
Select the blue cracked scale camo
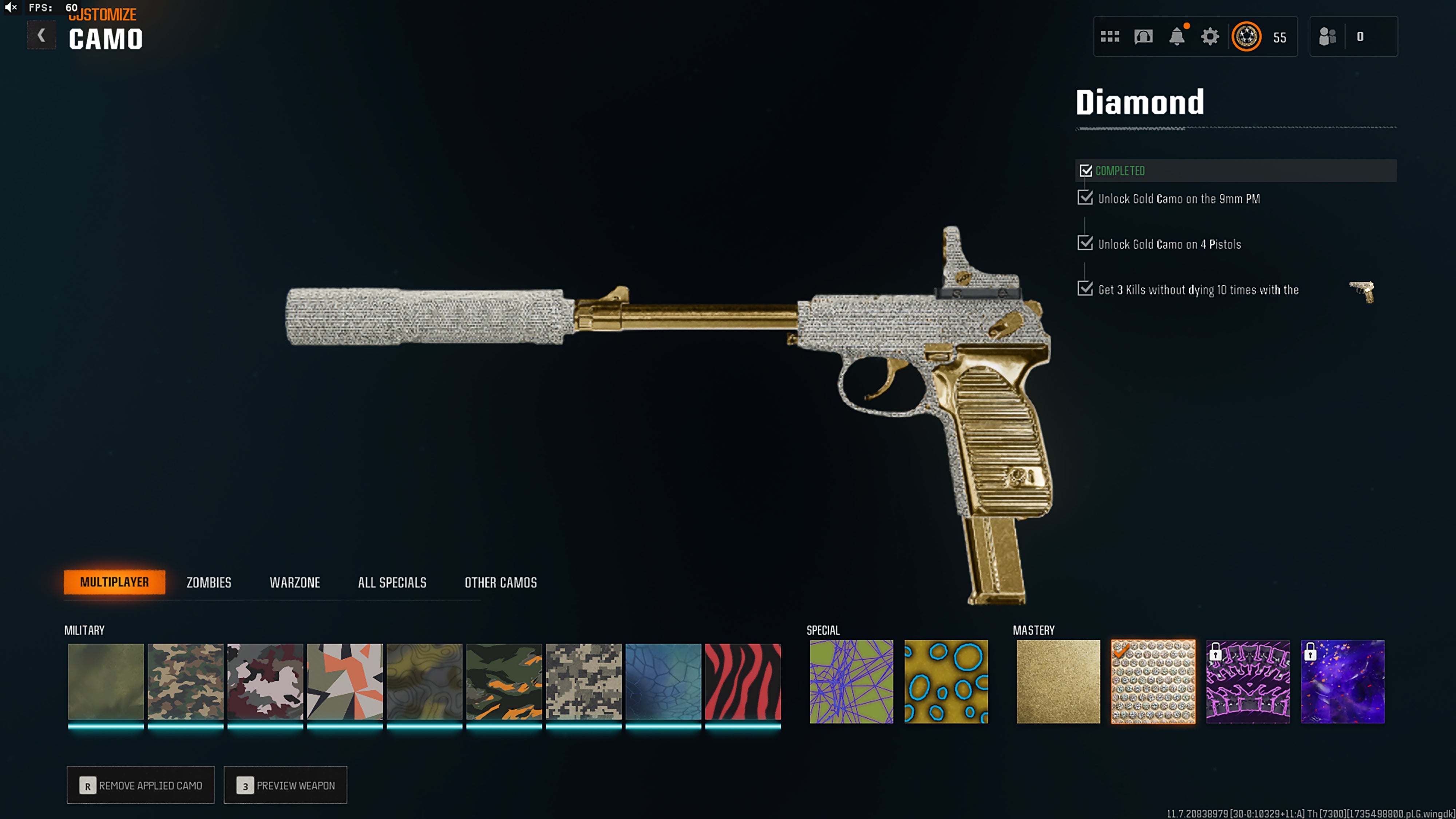point(663,681)
